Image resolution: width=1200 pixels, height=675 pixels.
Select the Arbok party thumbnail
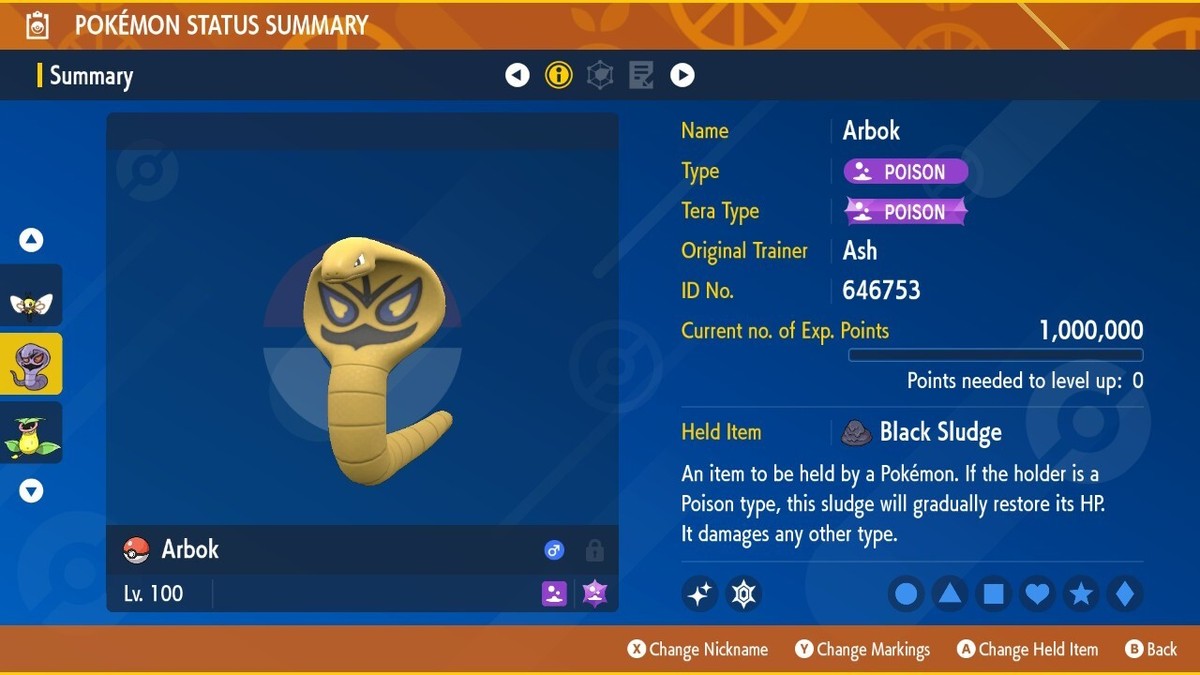point(31,364)
